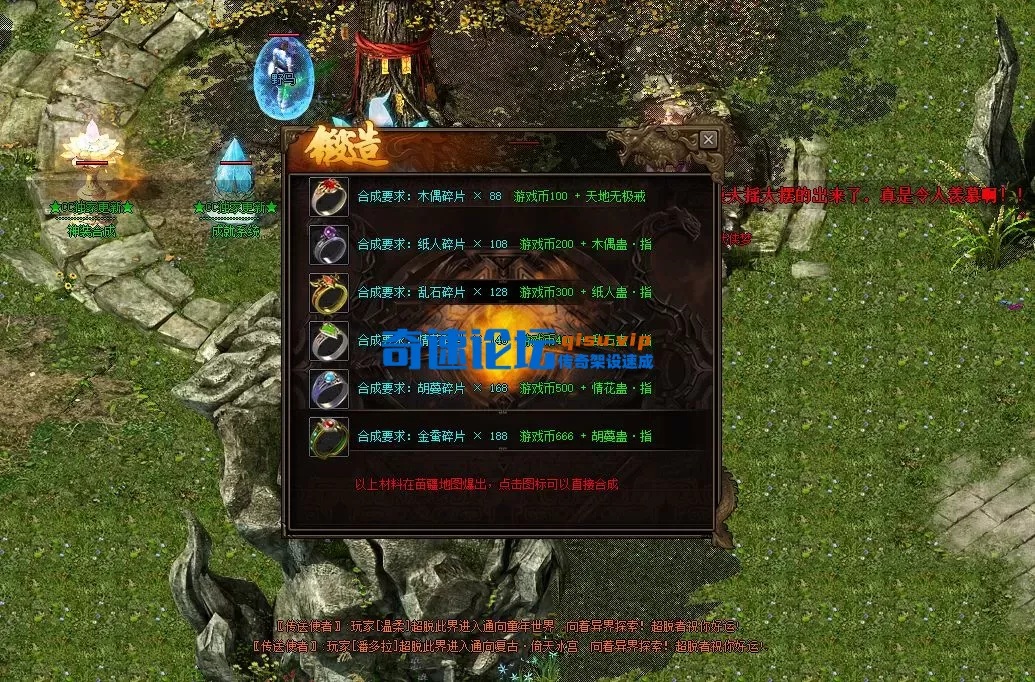Close the 锻造 forging window
The height and width of the screenshot is (682, 1035).
click(x=708, y=140)
